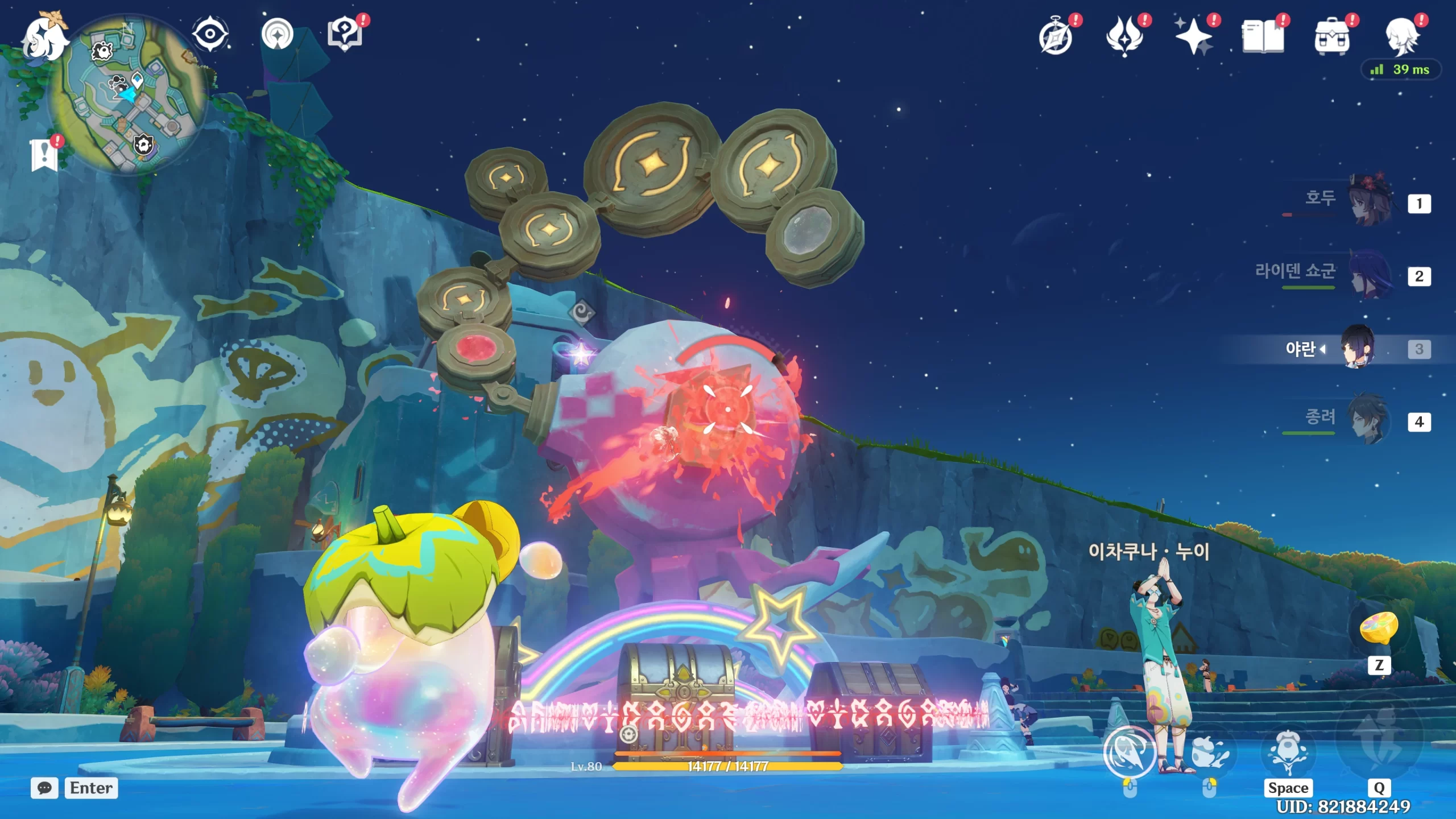Toggle the elemental sight eye icon
This screenshot has width=1456, height=819.
(210, 35)
